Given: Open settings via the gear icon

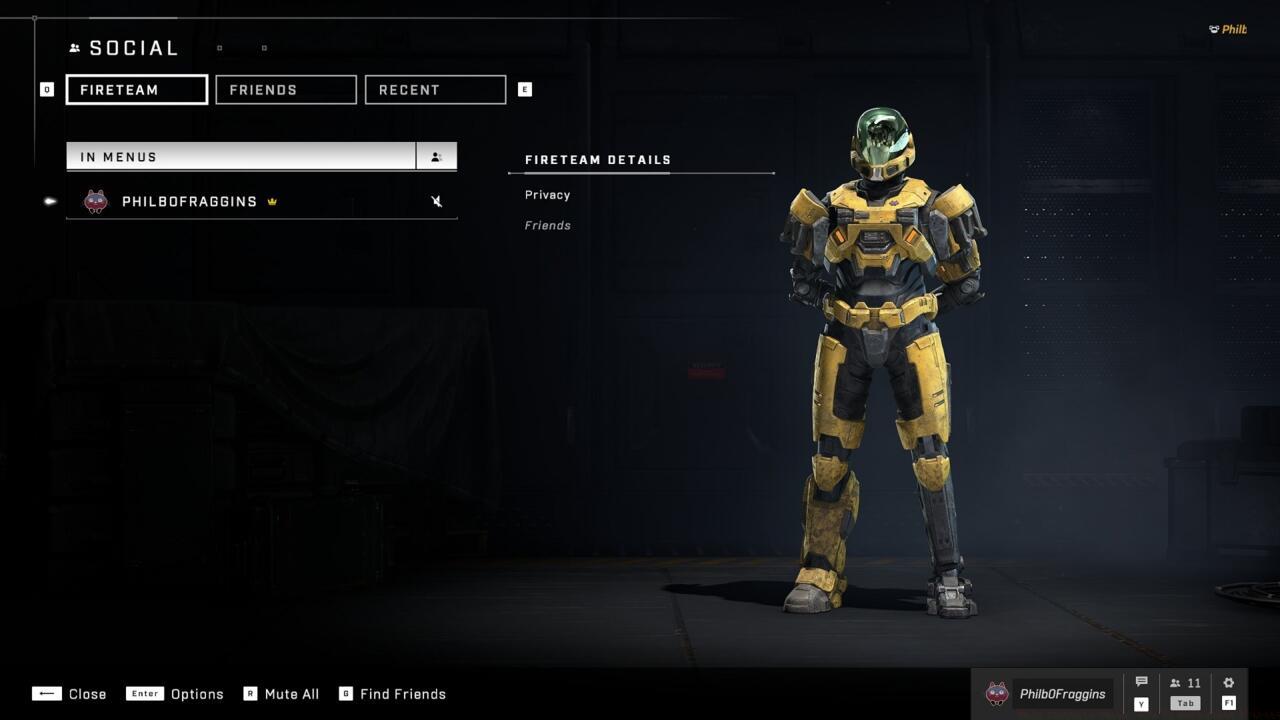Looking at the screenshot, I should (1228, 682).
